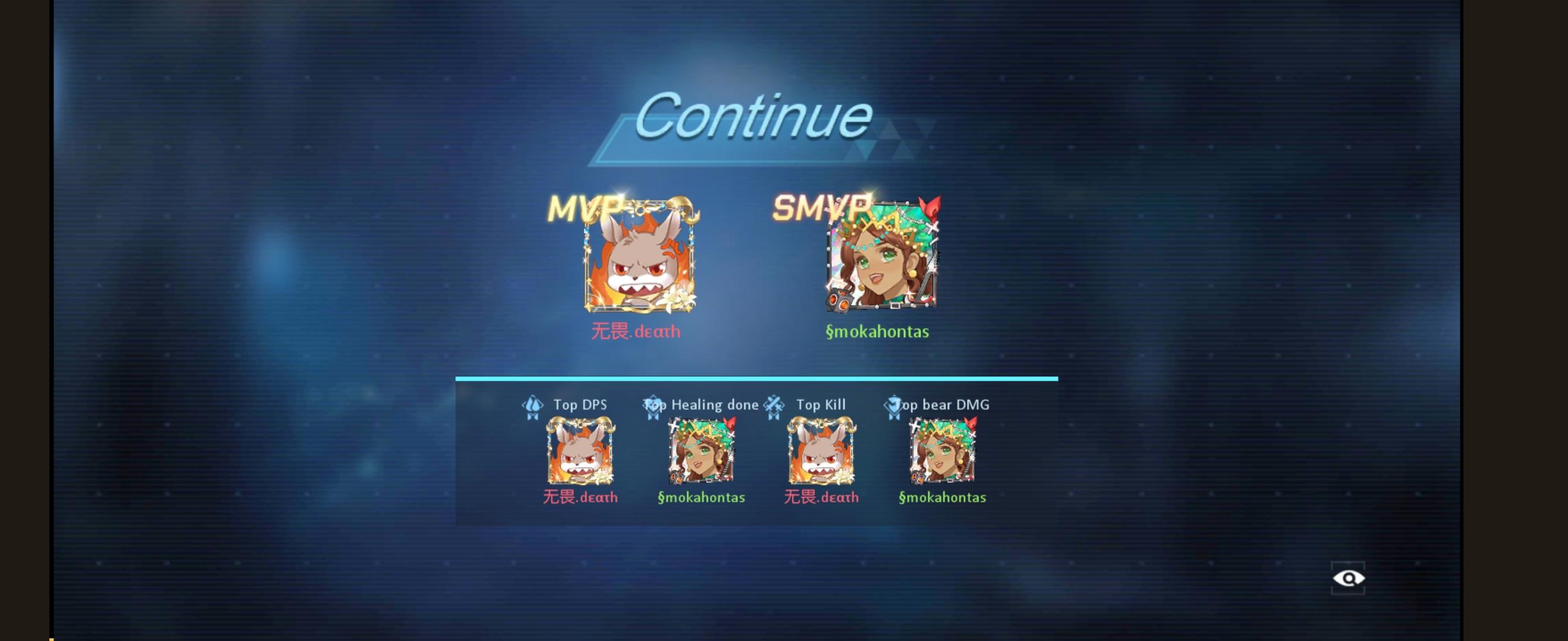Click the Top Kill crossed-swords icon
The height and width of the screenshot is (641, 1568).
[774, 405]
